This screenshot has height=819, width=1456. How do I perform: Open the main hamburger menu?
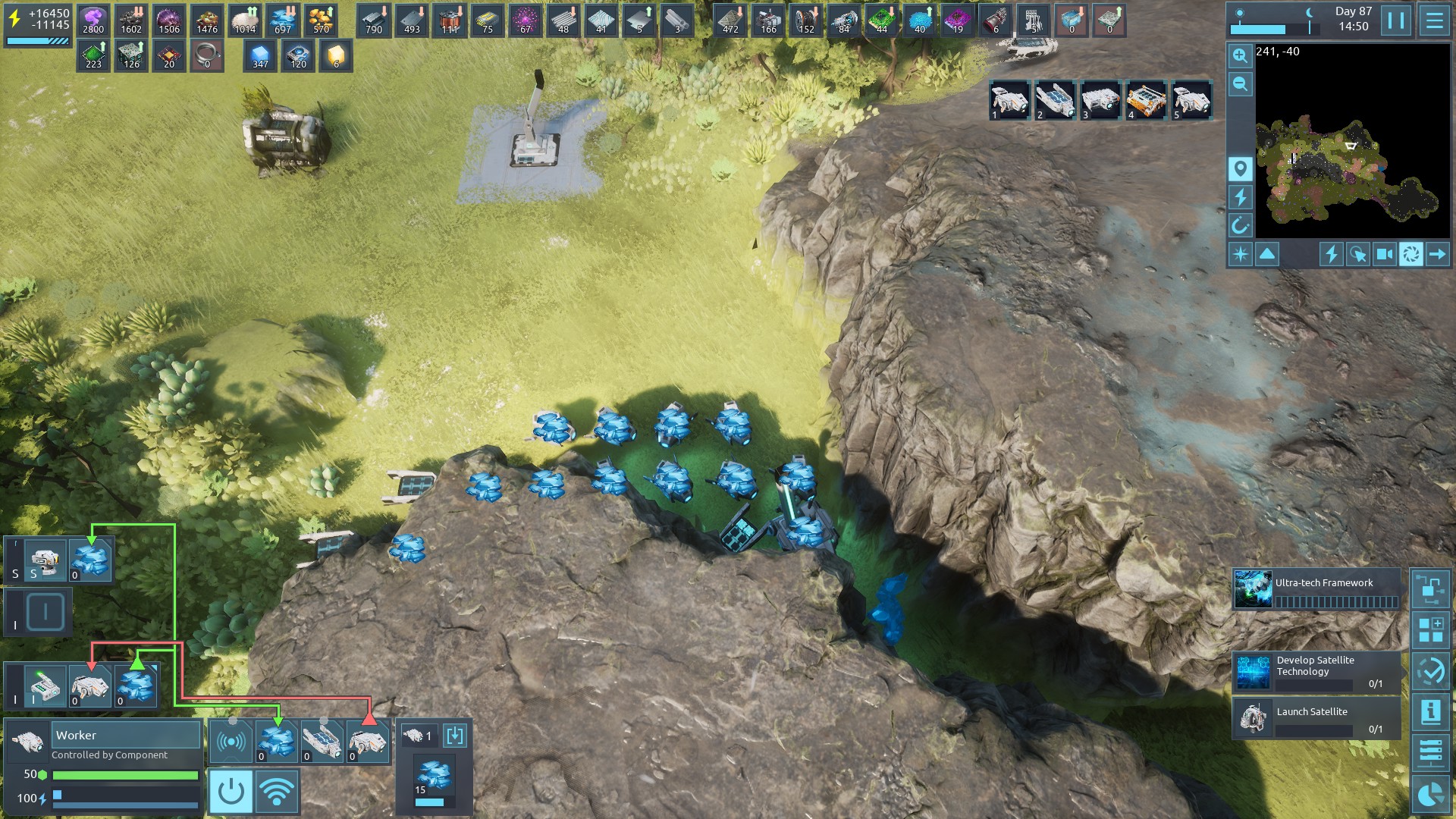[x=1434, y=20]
